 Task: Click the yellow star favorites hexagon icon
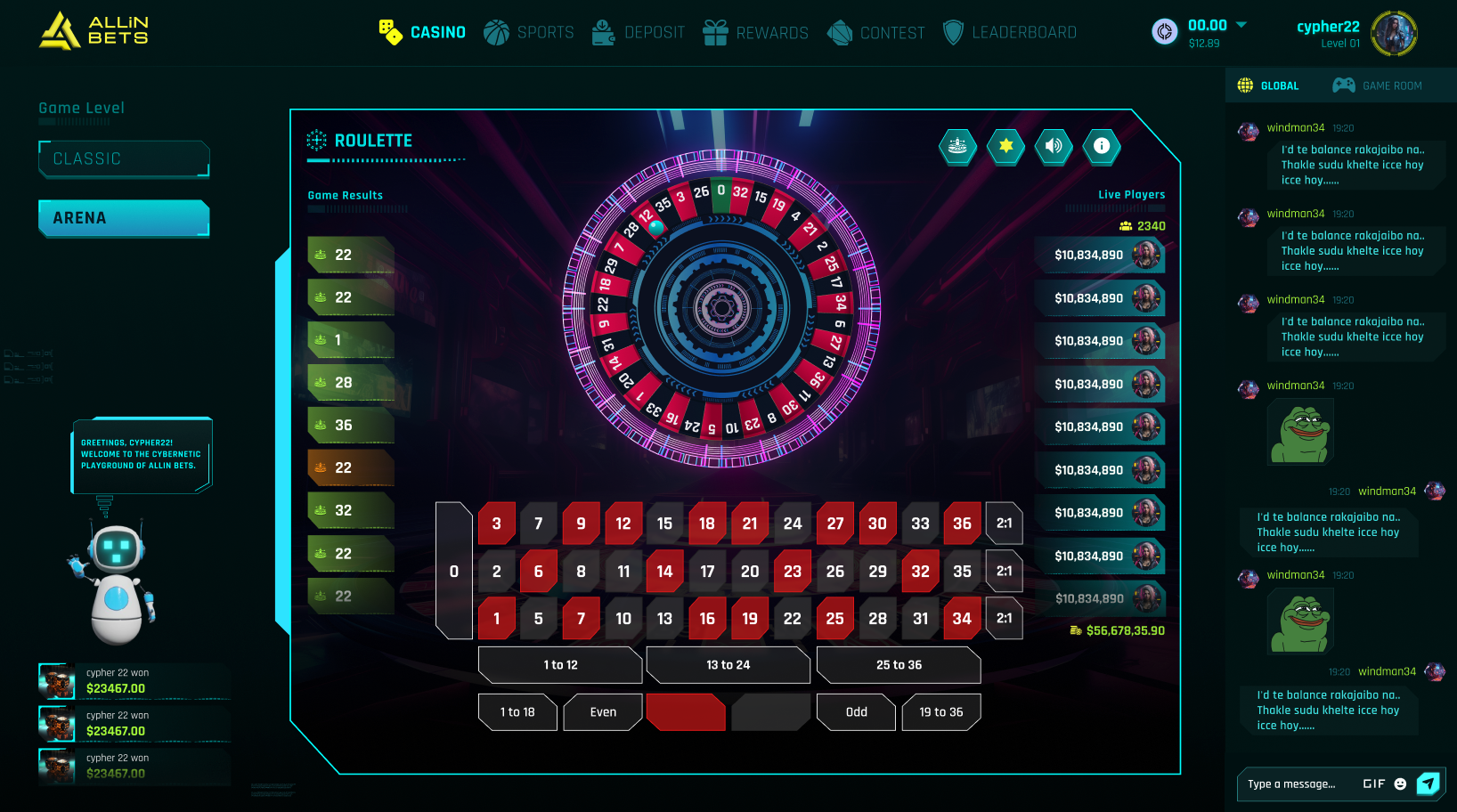(1005, 148)
